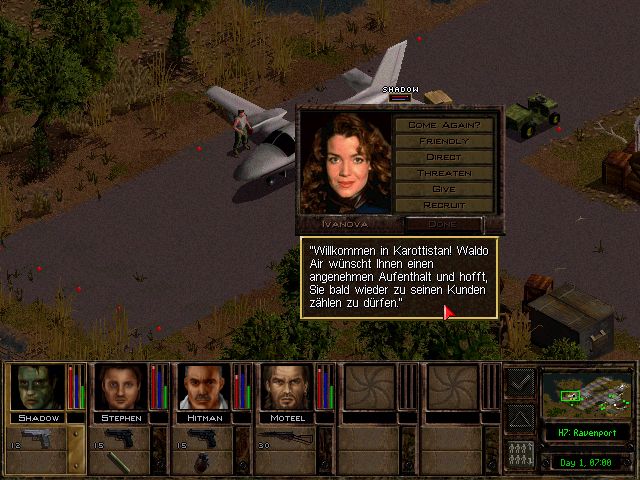Choose the Threaten option

click(x=444, y=173)
